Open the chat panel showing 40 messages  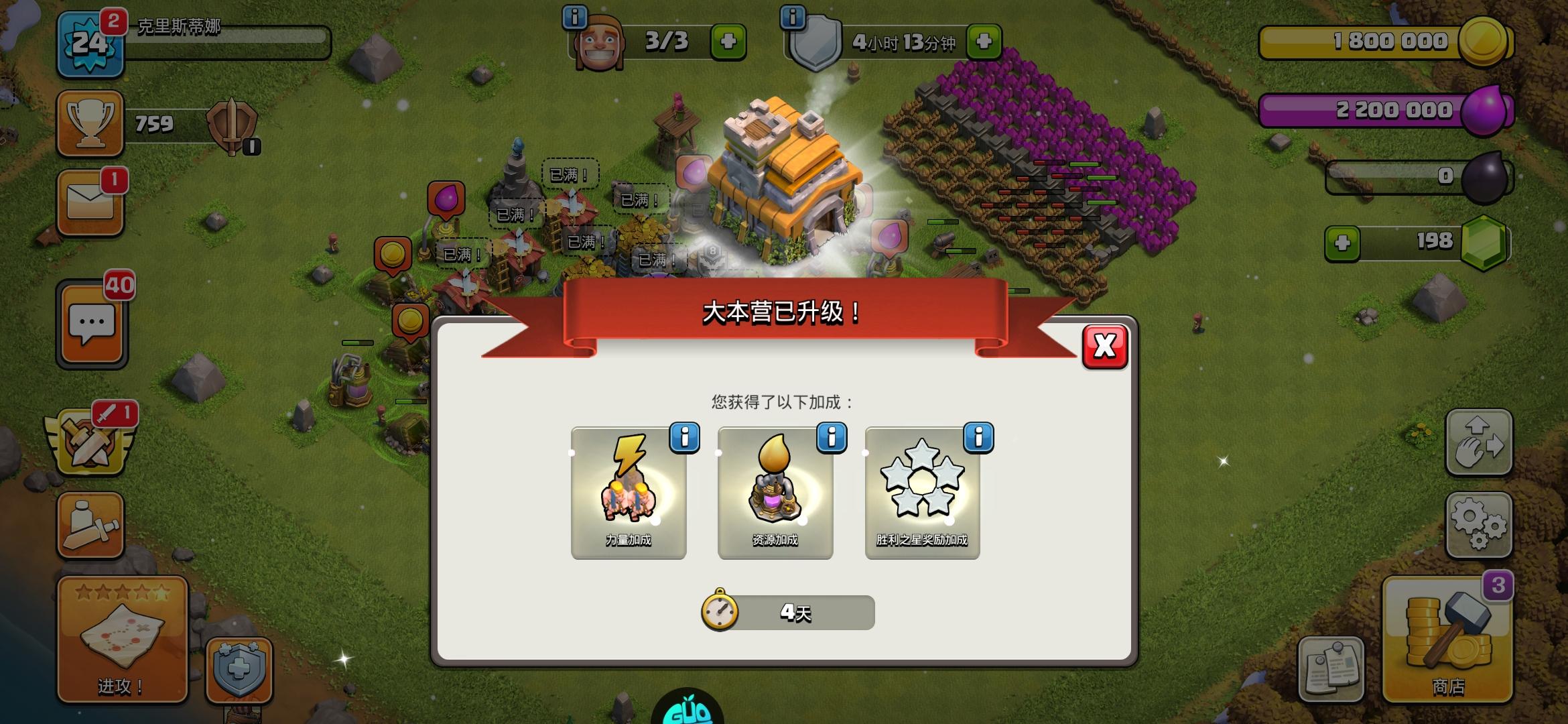(90, 322)
